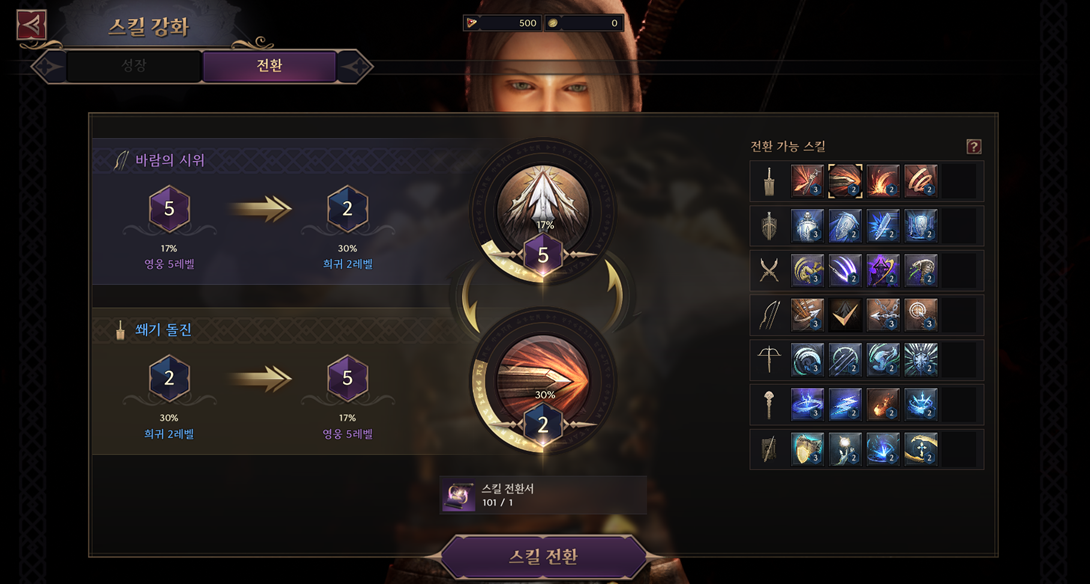Screen dimensions: 1090x584
Task: Click the 스킬 전환서 item icon
Action: [x=459, y=495]
